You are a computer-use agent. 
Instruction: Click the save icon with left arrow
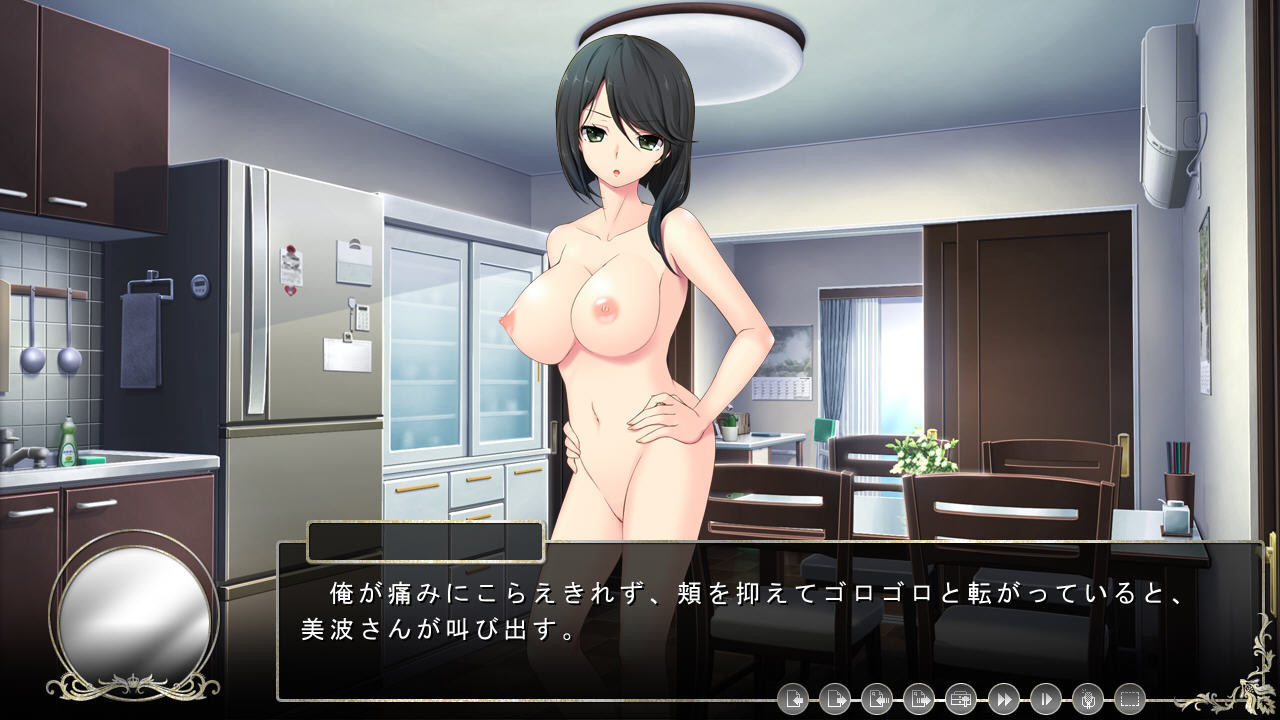pos(792,698)
